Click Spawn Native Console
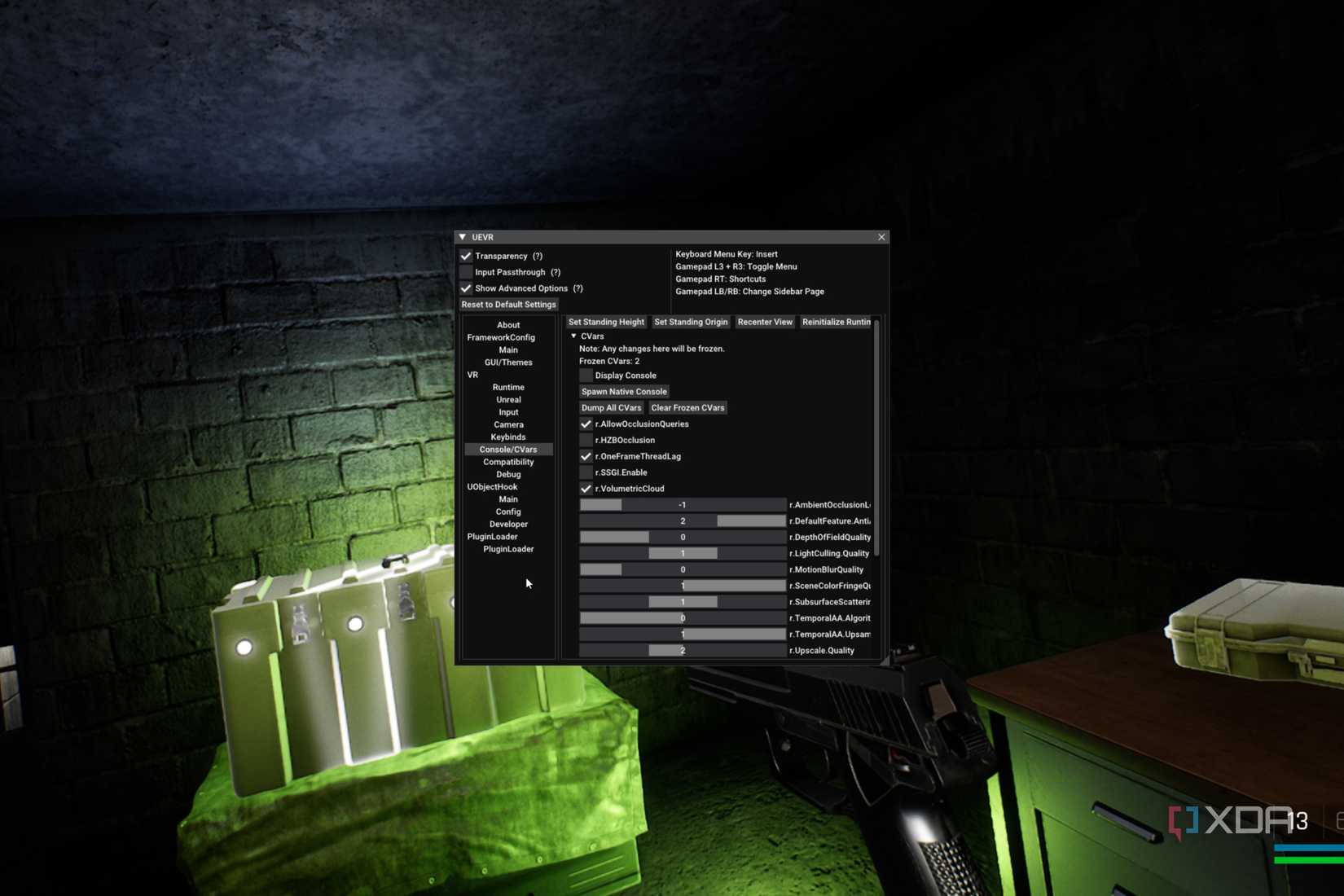 (x=624, y=391)
